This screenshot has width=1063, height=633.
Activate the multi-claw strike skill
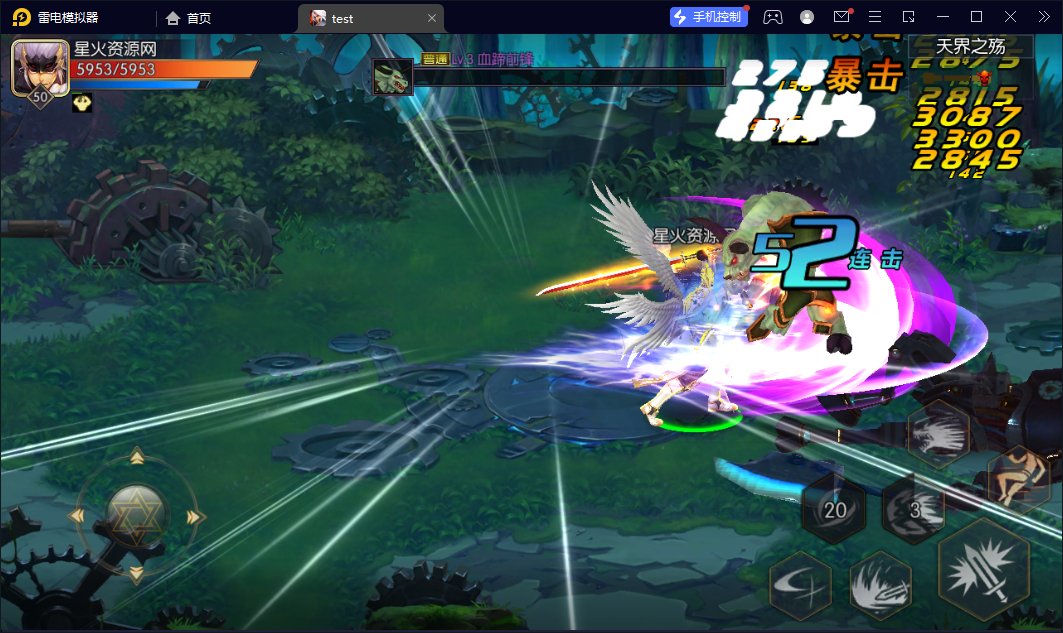coord(938,434)
